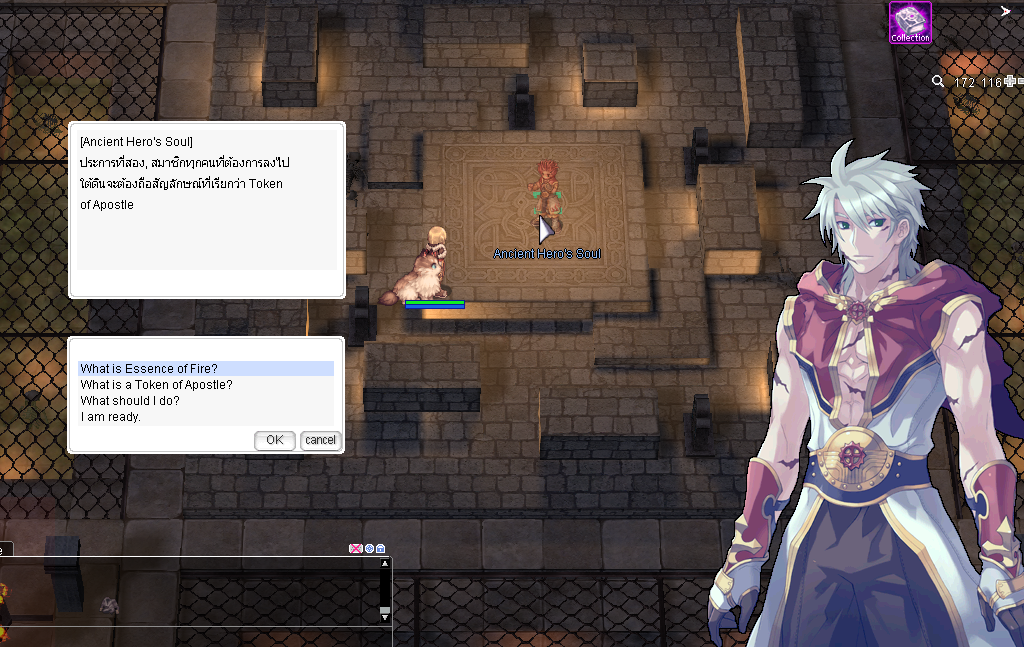The height and width of the screenshot is (647, 1024).
Task: Toggle the chat window lock icon
Action: click(380, 549)
